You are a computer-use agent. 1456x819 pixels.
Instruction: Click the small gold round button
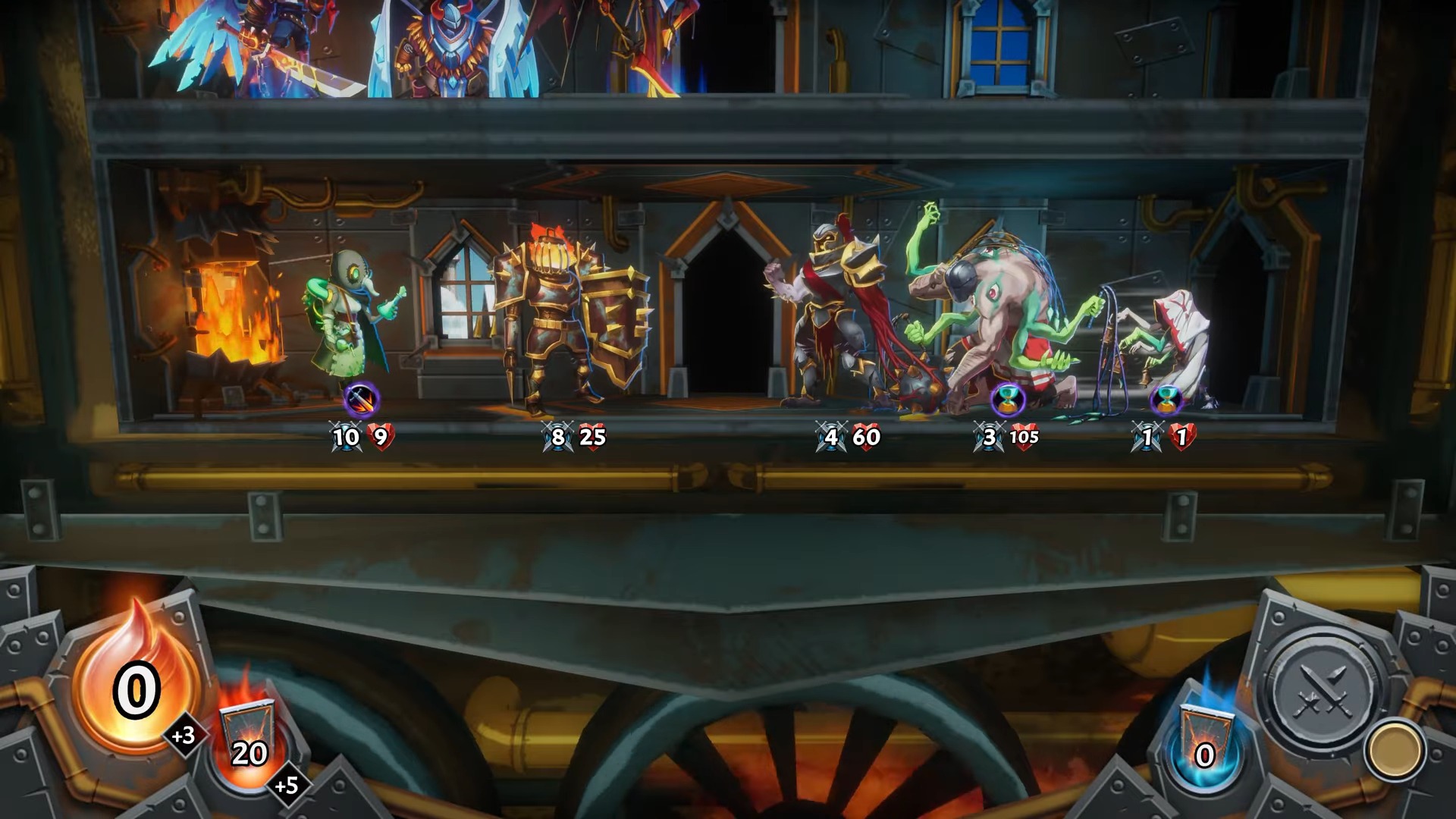tap(1394, 751)
